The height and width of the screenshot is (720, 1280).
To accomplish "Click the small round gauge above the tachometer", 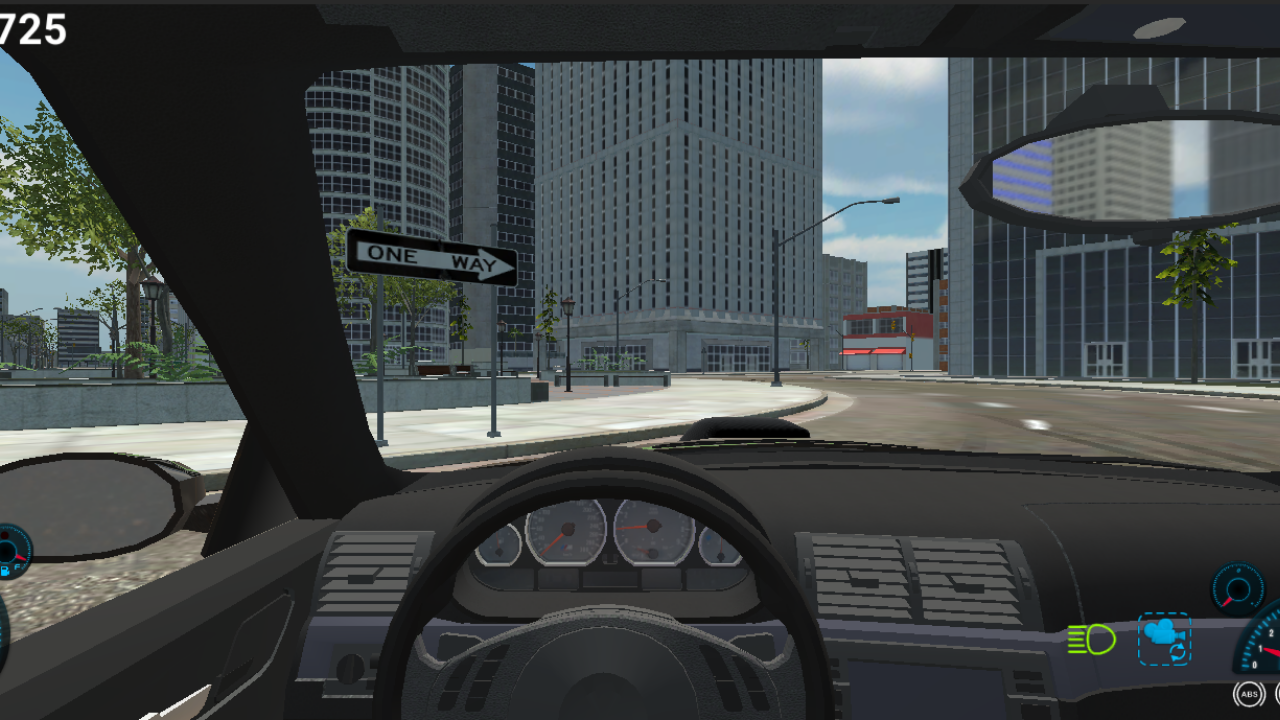I will coord(1237,588).
